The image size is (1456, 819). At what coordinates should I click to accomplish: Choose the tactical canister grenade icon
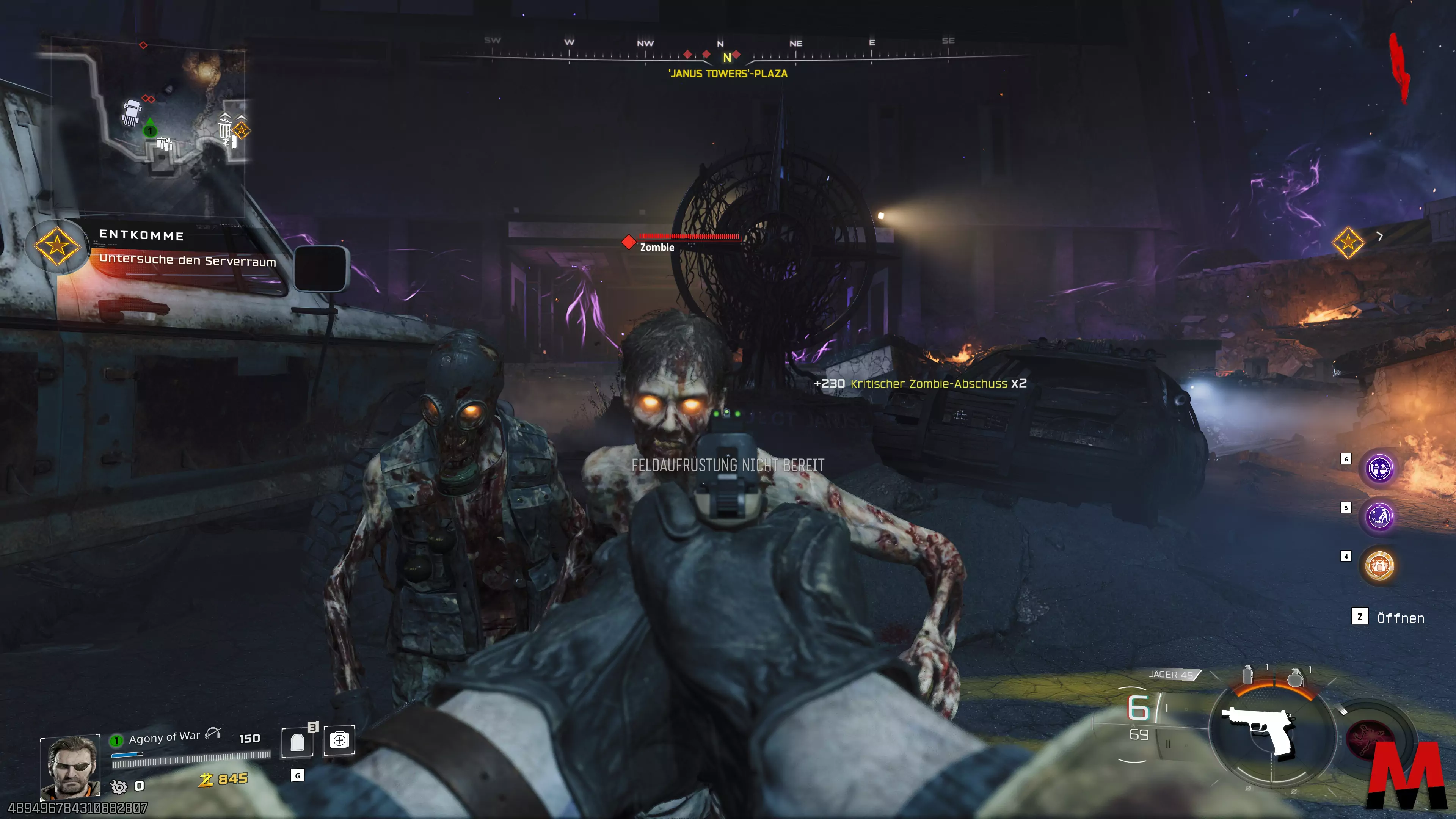tap(1247, 675)
